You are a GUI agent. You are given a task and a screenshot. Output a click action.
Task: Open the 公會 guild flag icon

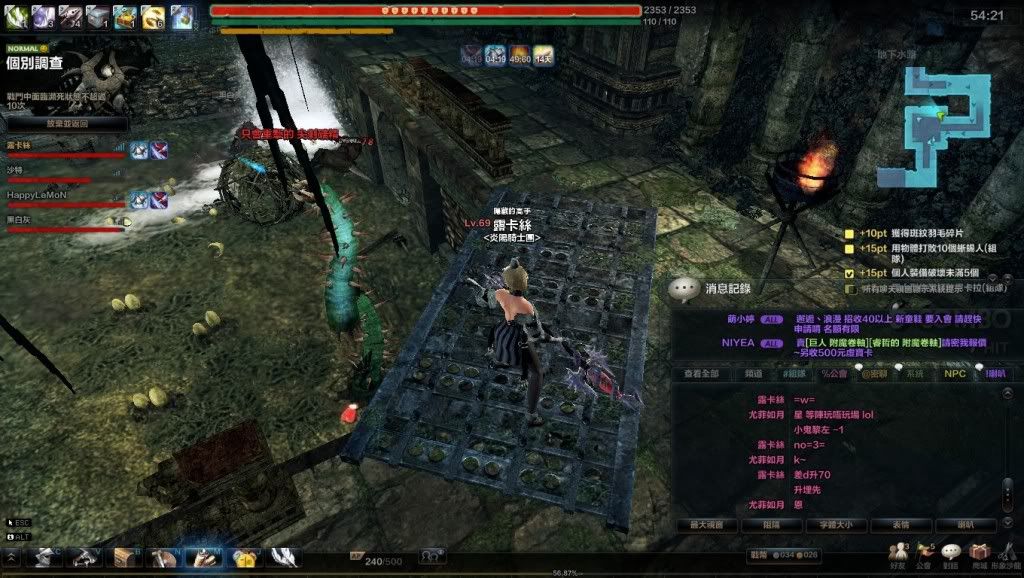(x=924, y=553)
